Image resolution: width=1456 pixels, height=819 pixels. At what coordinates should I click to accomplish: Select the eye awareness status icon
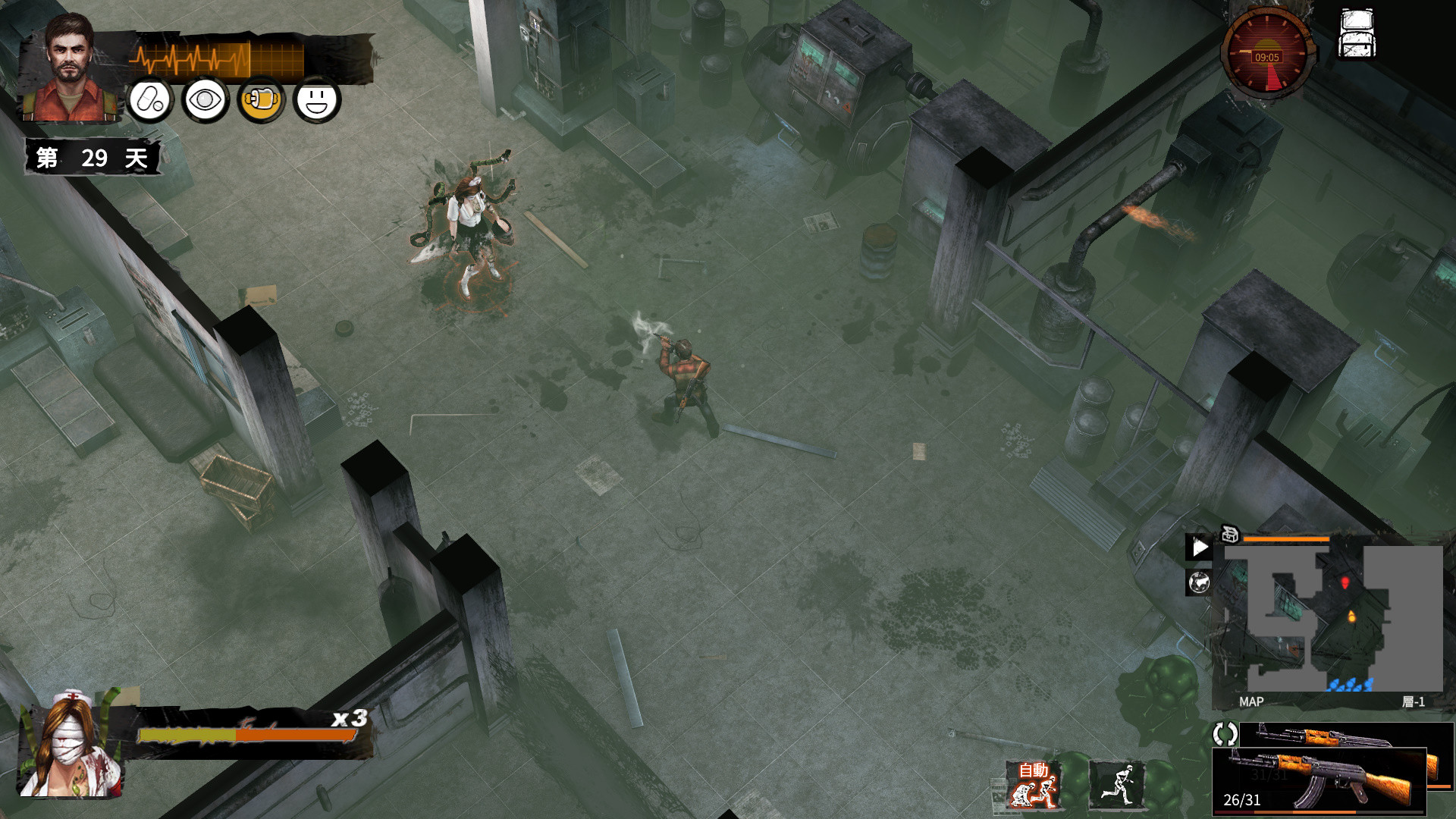pos(205,99)
